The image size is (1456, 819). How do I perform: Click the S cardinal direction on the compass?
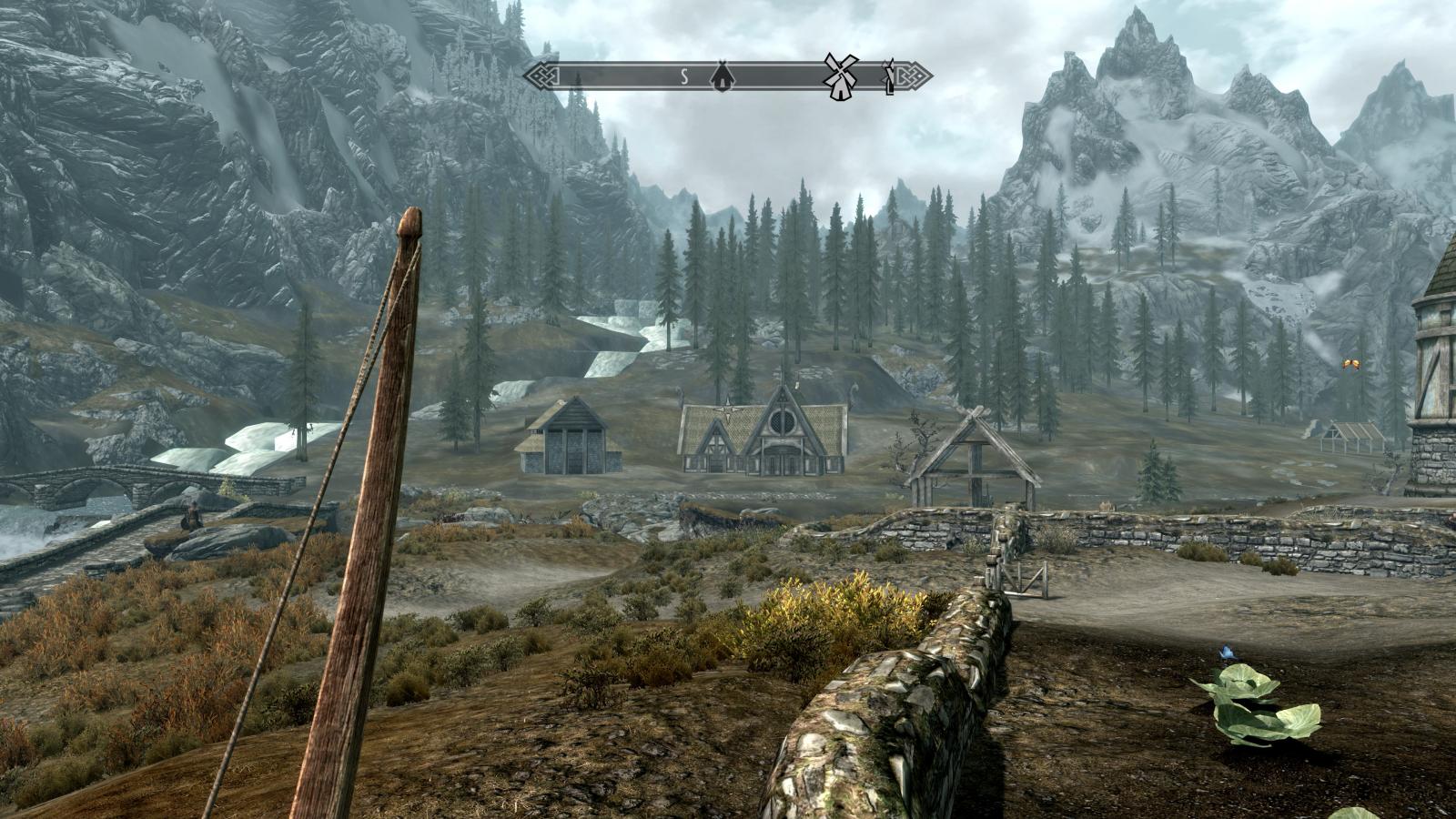(x=682, y=76)
